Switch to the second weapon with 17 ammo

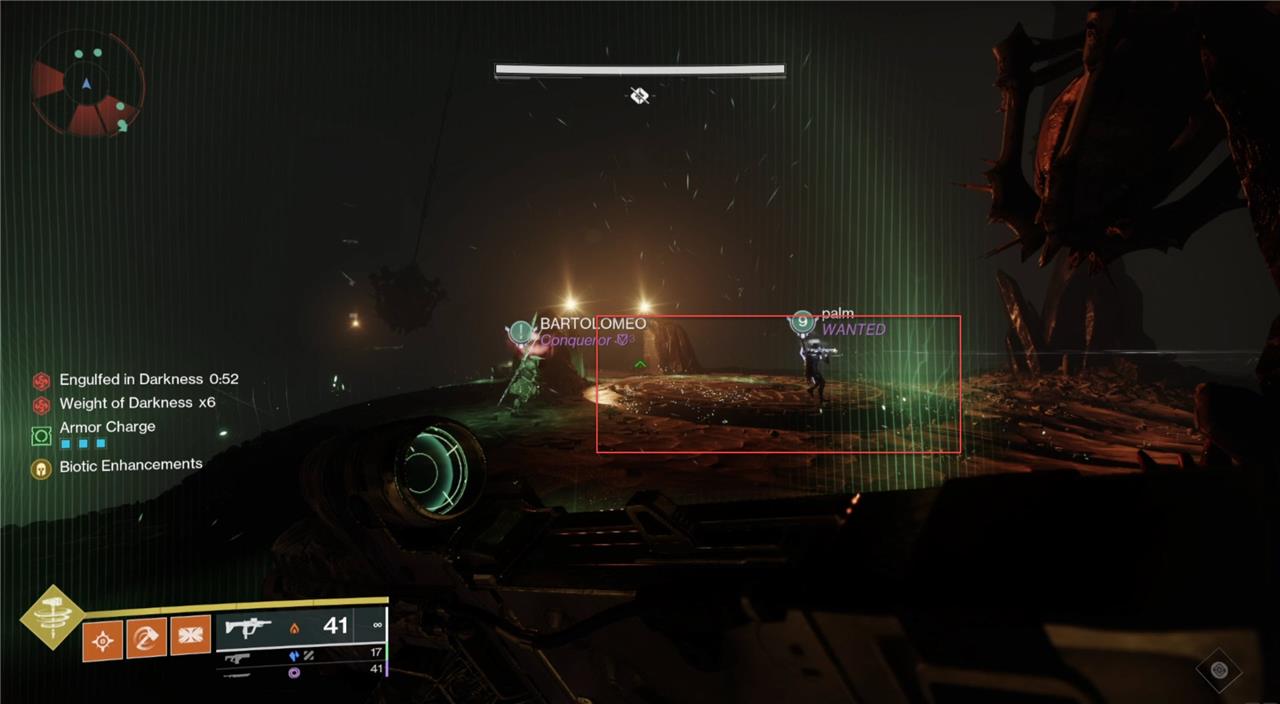coord(300,656)
